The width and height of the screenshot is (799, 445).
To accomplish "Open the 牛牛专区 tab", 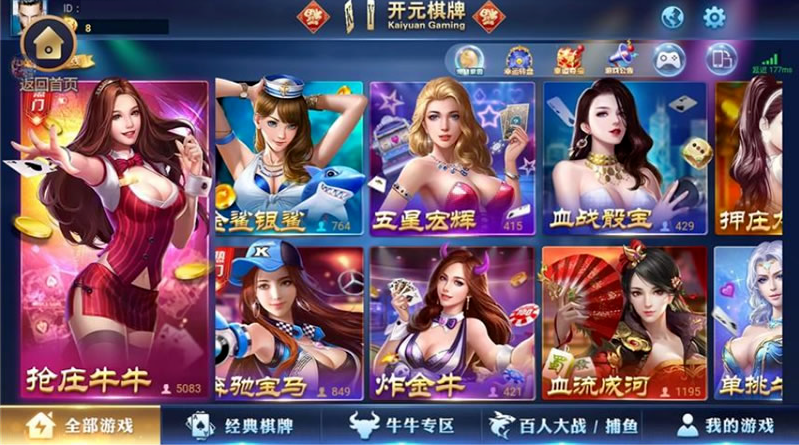I will [x=402, y=425].
